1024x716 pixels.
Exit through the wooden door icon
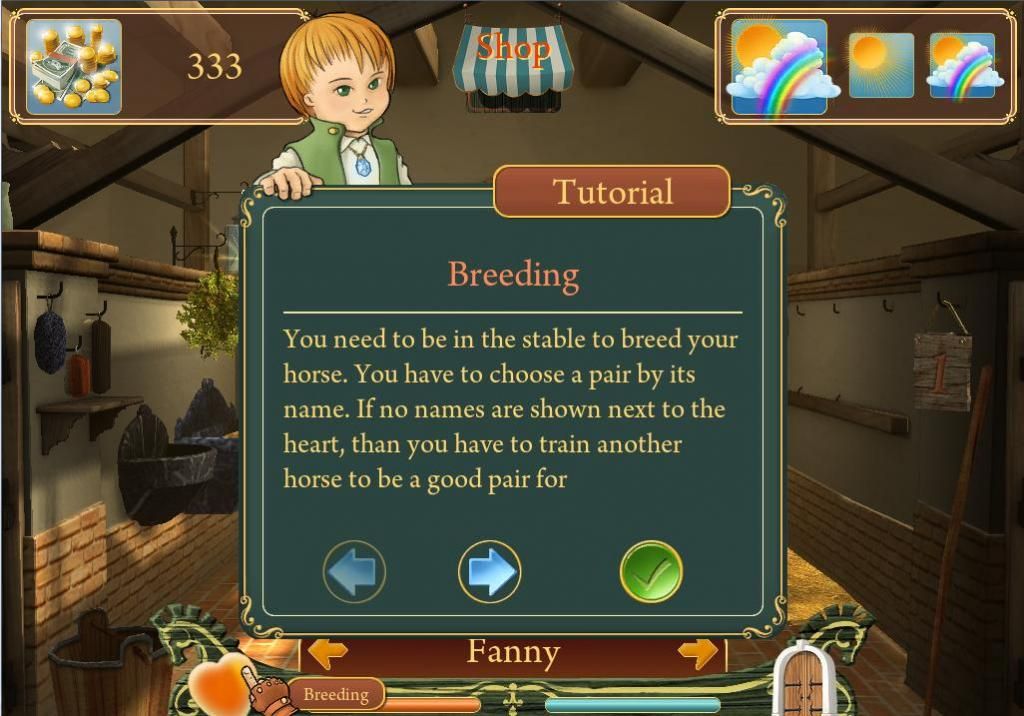coord(804,682)
